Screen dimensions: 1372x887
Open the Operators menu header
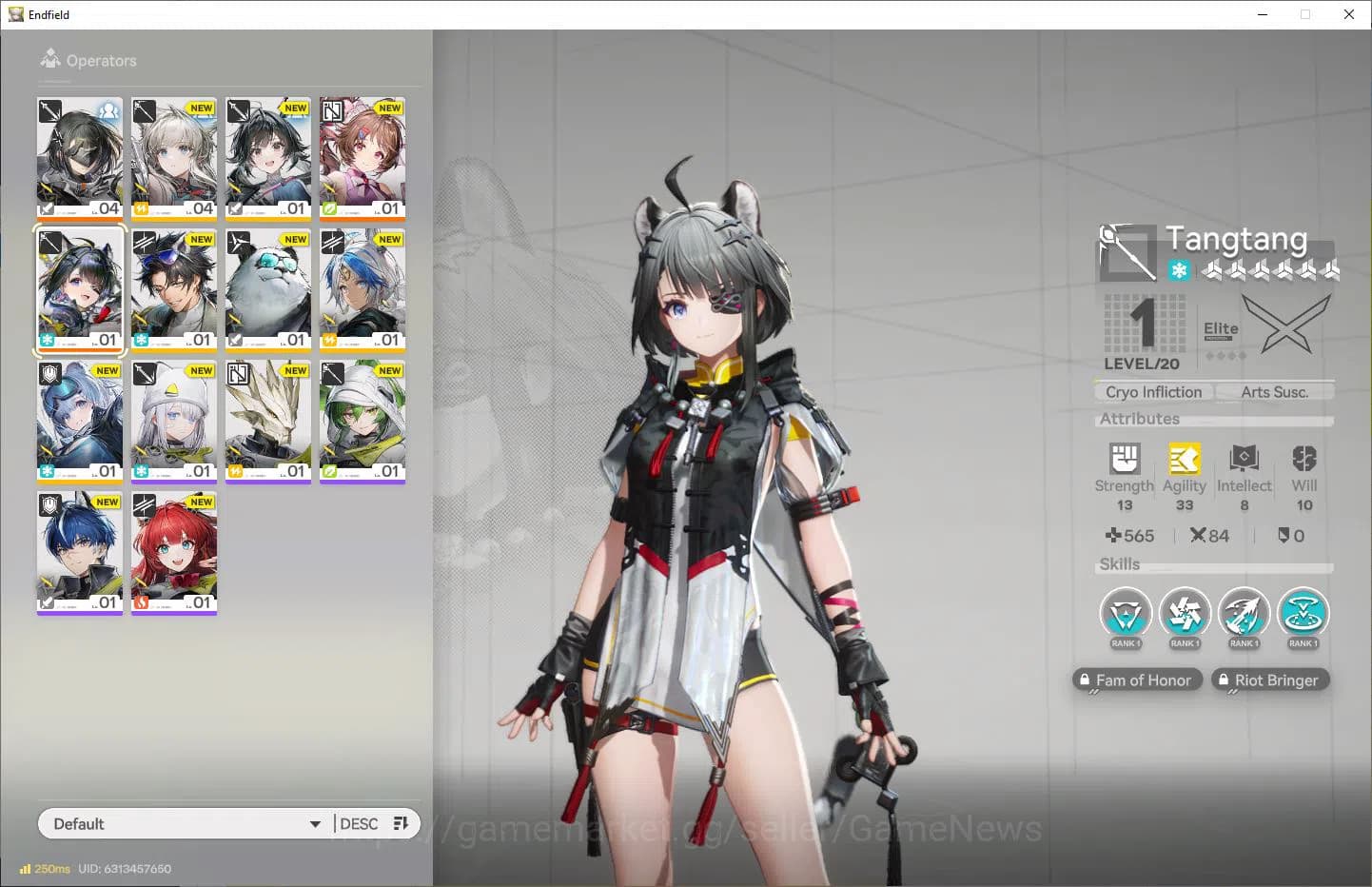pos(88,60)
